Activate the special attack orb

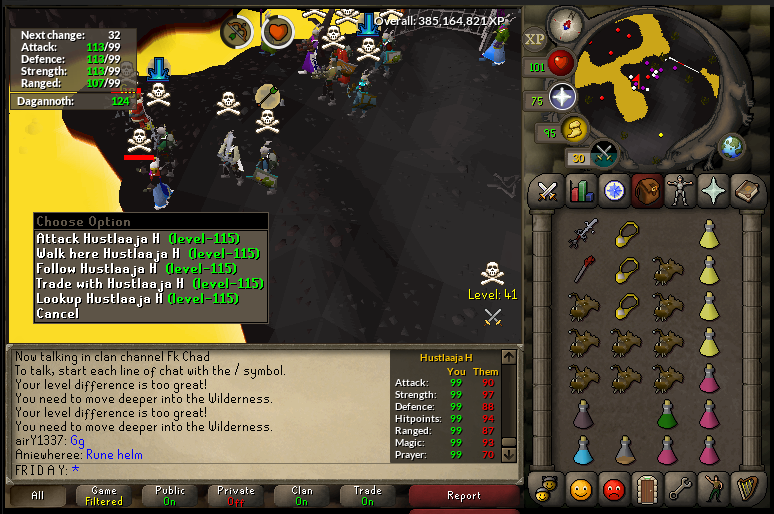pos(603,153)
